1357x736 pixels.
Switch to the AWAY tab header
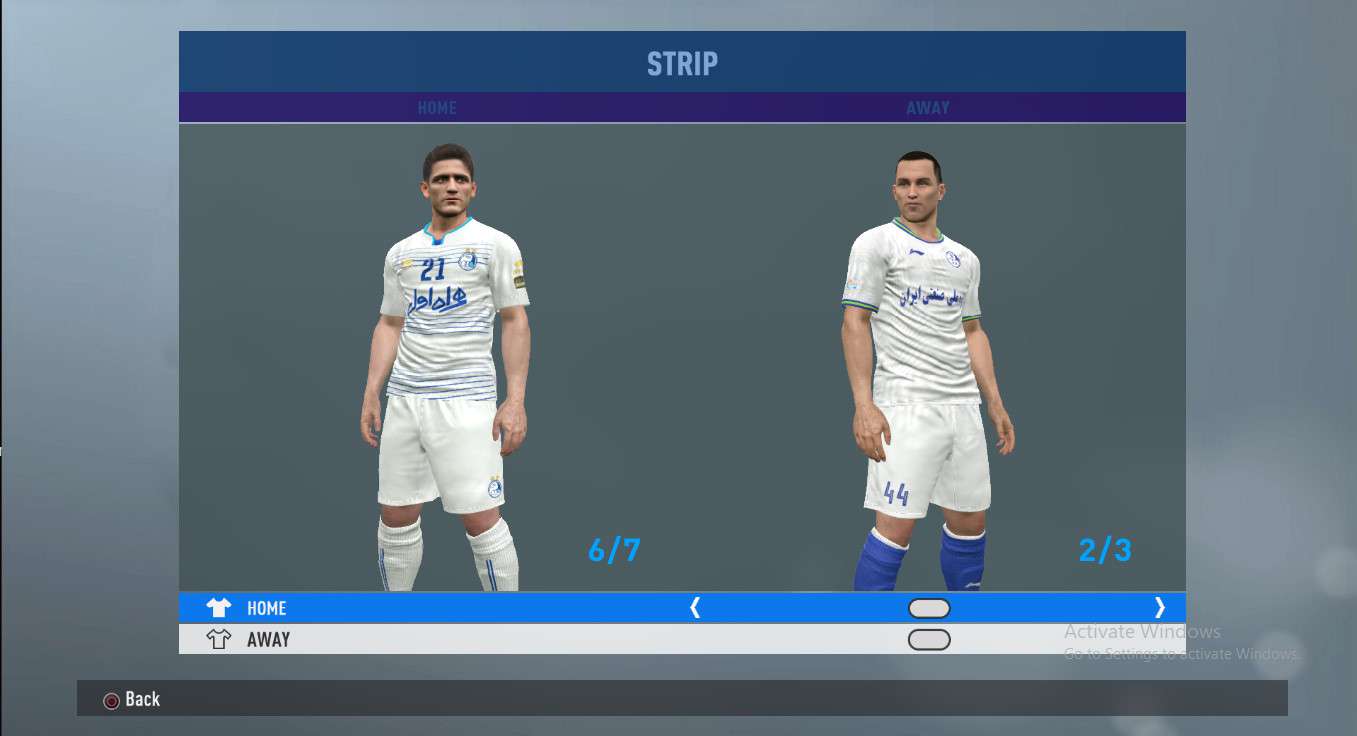click(928, 108)
